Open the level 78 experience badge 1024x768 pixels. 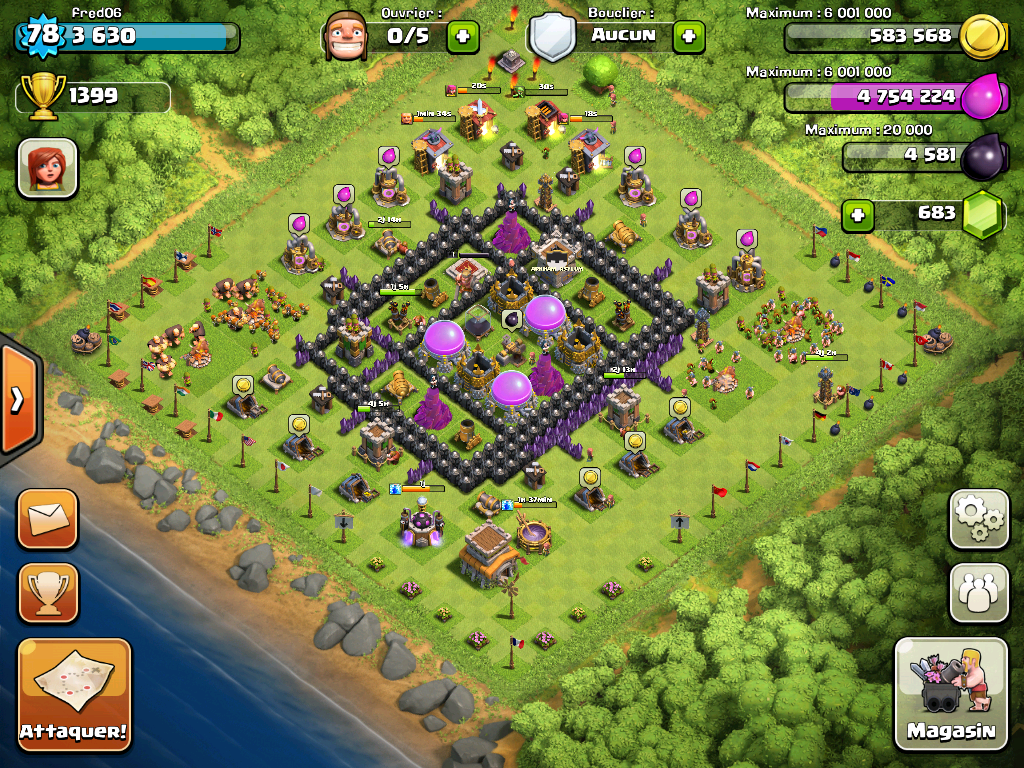point(42,35)
